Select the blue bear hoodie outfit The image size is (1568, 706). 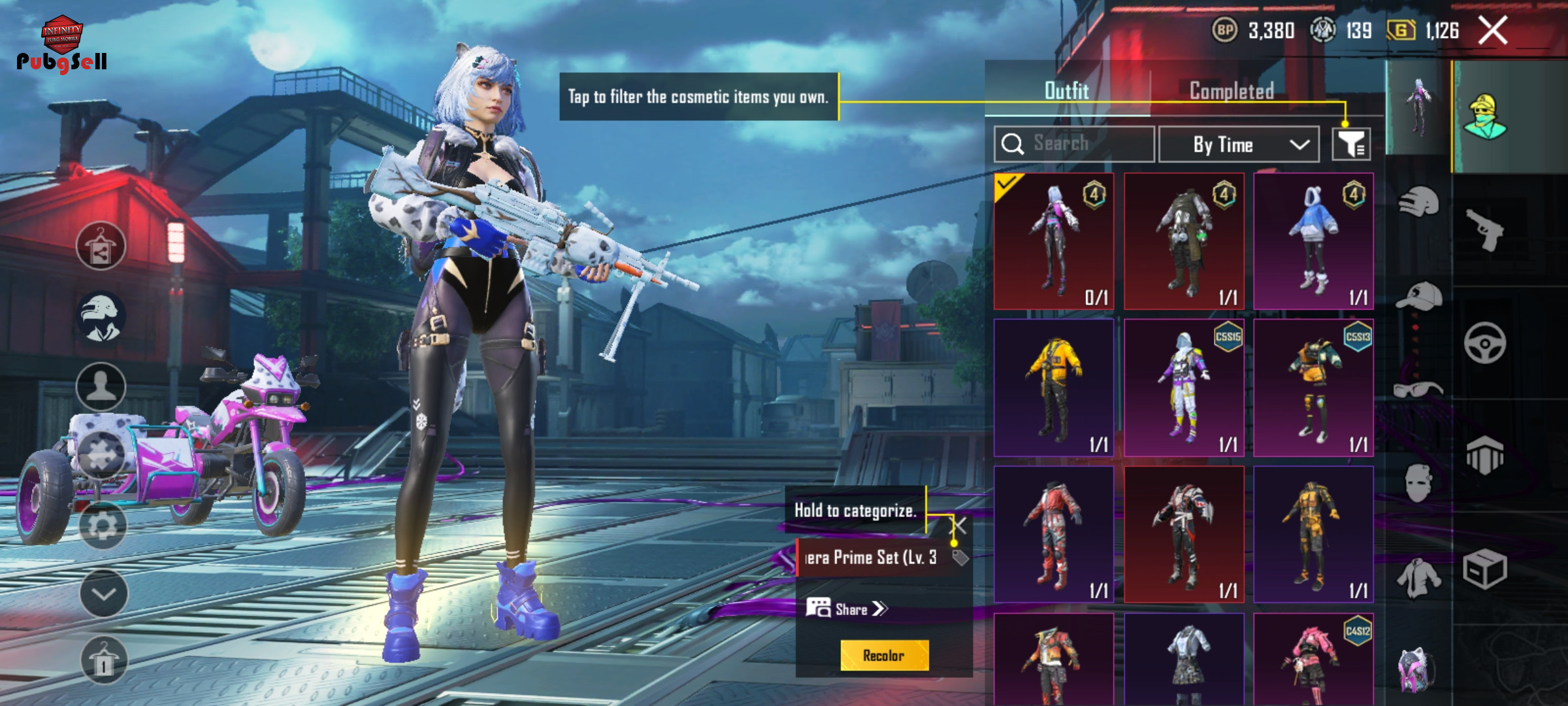1313,241
